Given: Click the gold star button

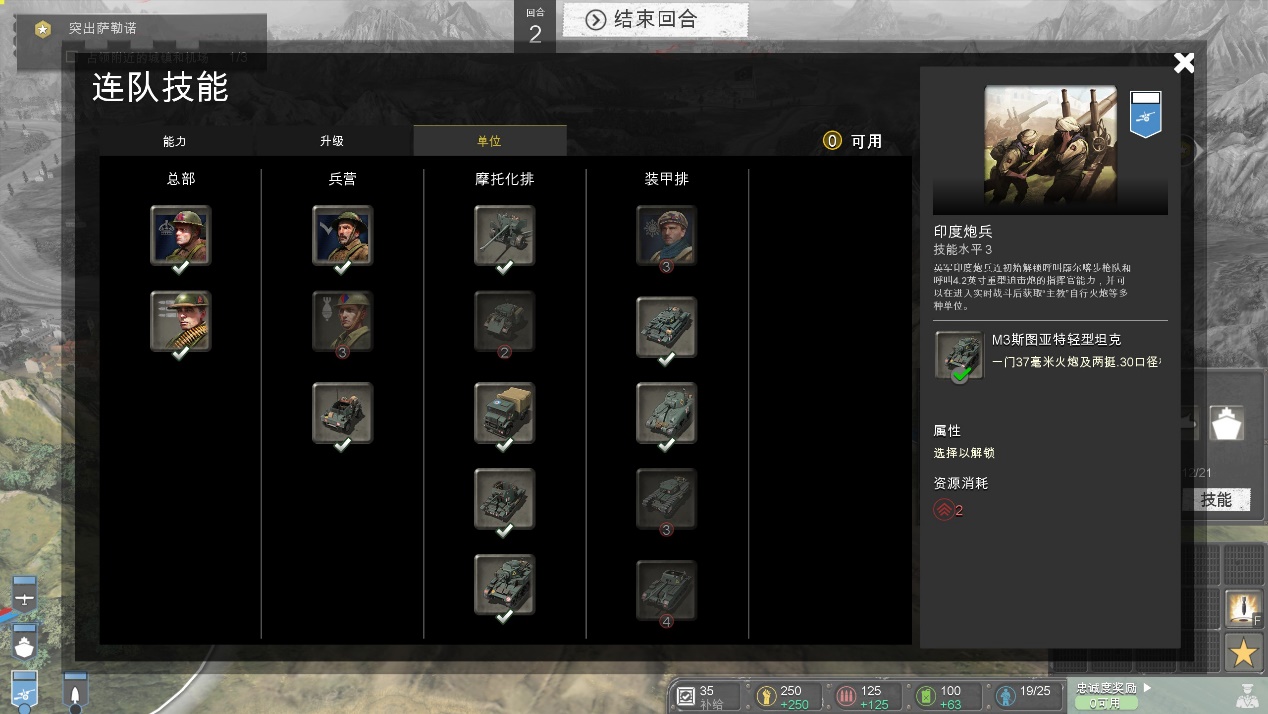Looking at the screenshot, I should [x=1243, y=653].
